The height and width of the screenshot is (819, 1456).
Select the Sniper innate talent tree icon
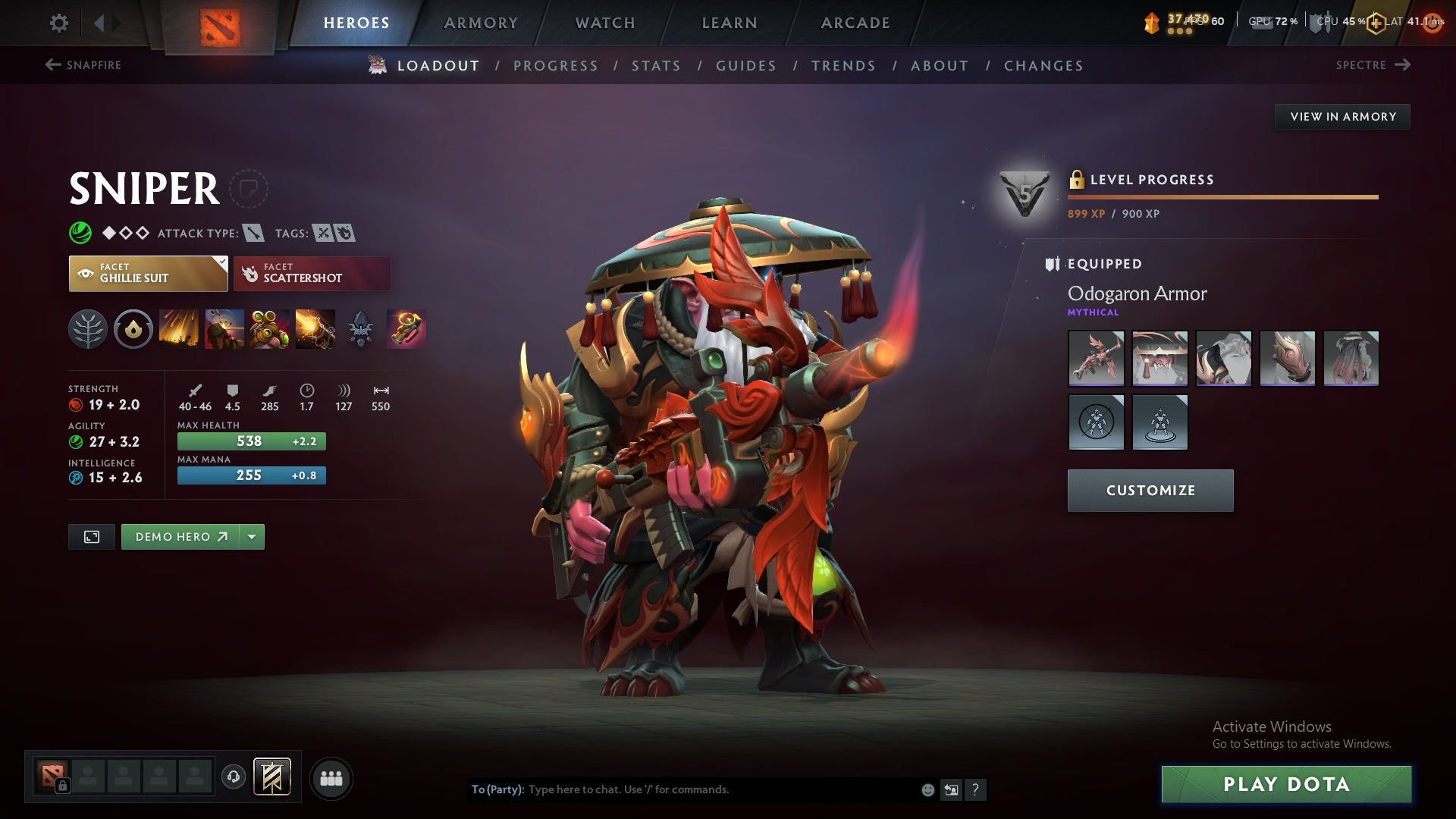tap(89, 329)
